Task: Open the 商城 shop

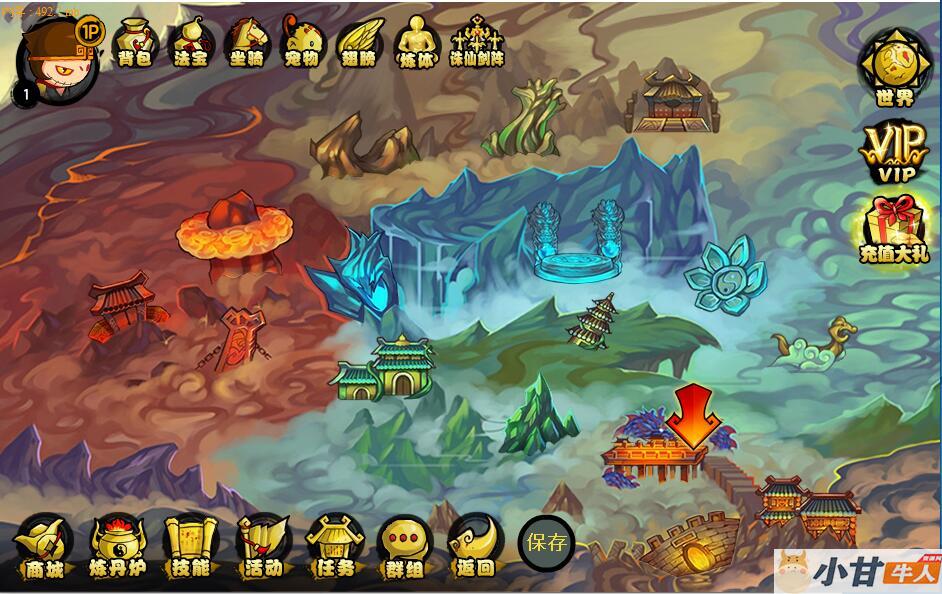Action: coord(43,546)
